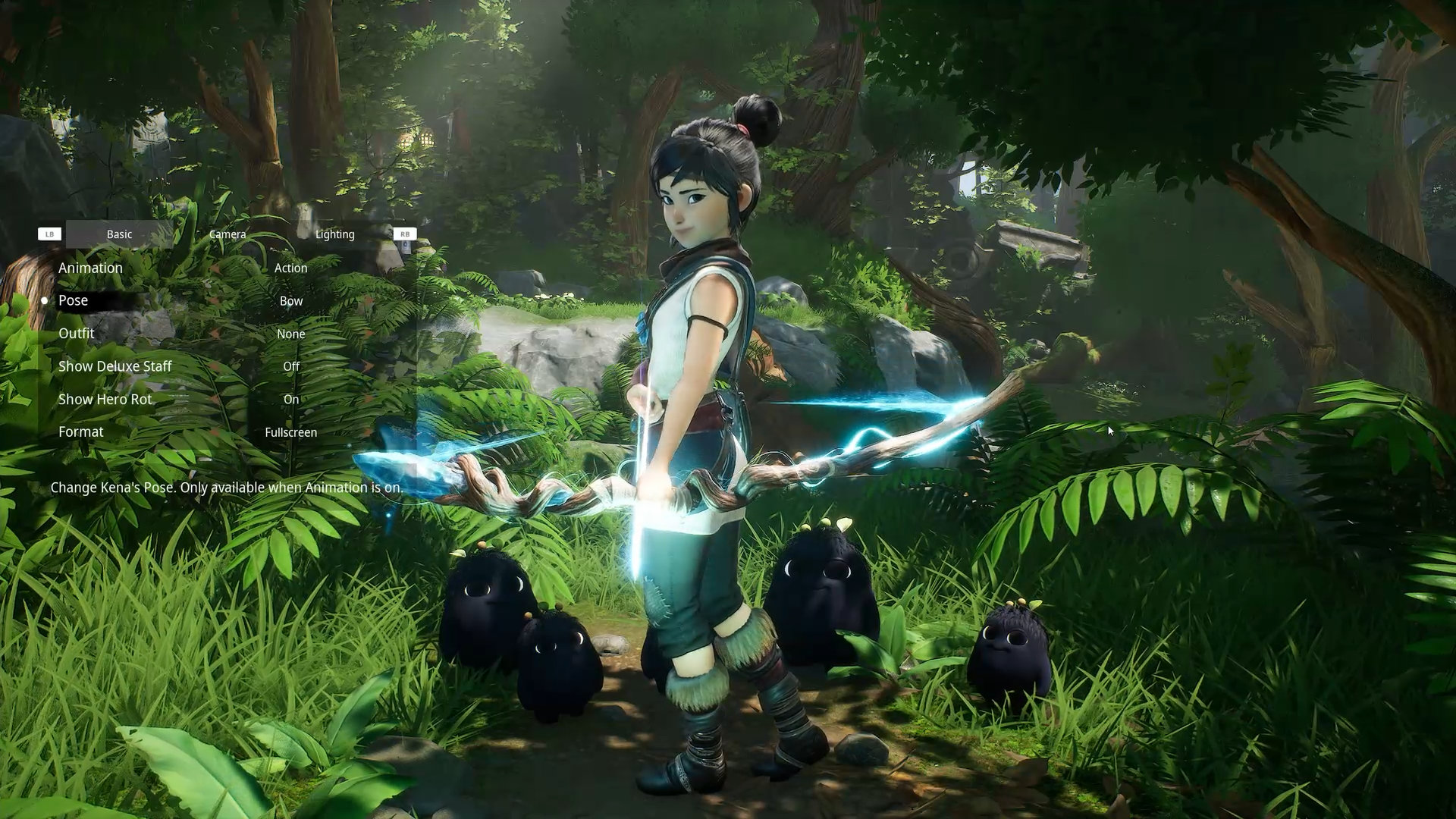The width and height of the screenshot is (1456, 819).
Task: Click the left arrow before Animation Action
Action: (215, 268)
